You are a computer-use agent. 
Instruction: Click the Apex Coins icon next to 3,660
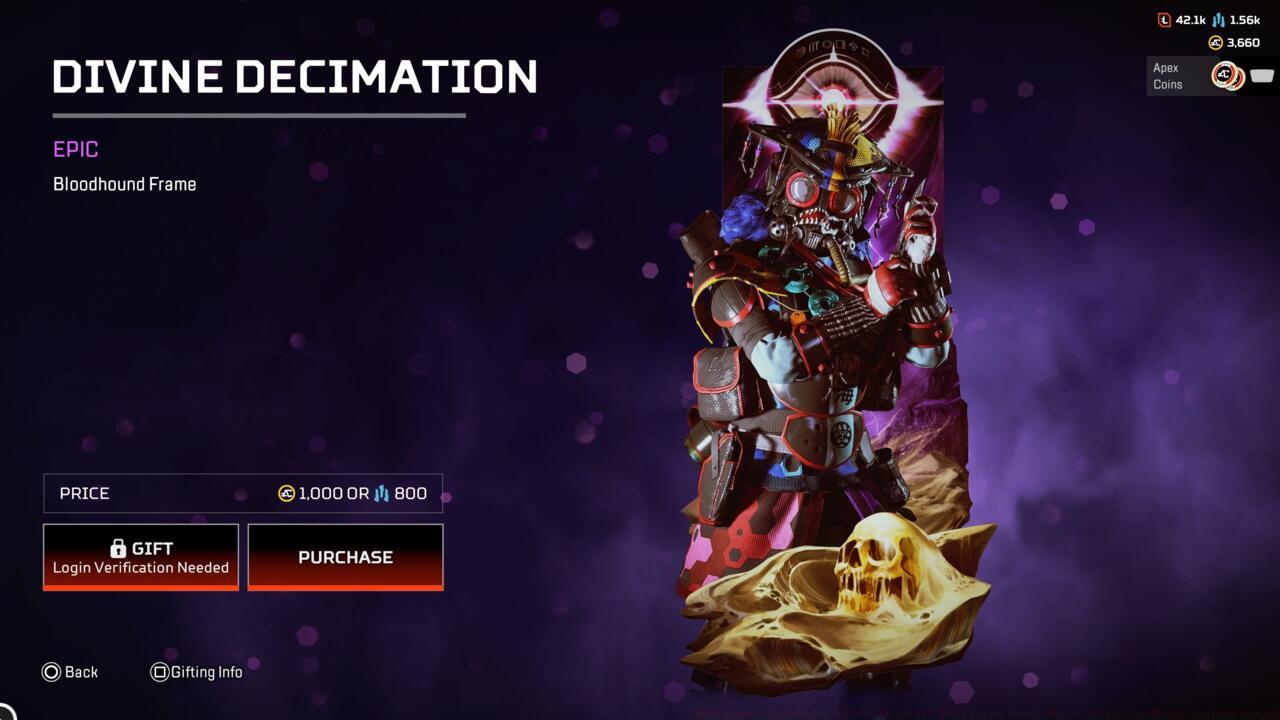[x=1215, y=42]
